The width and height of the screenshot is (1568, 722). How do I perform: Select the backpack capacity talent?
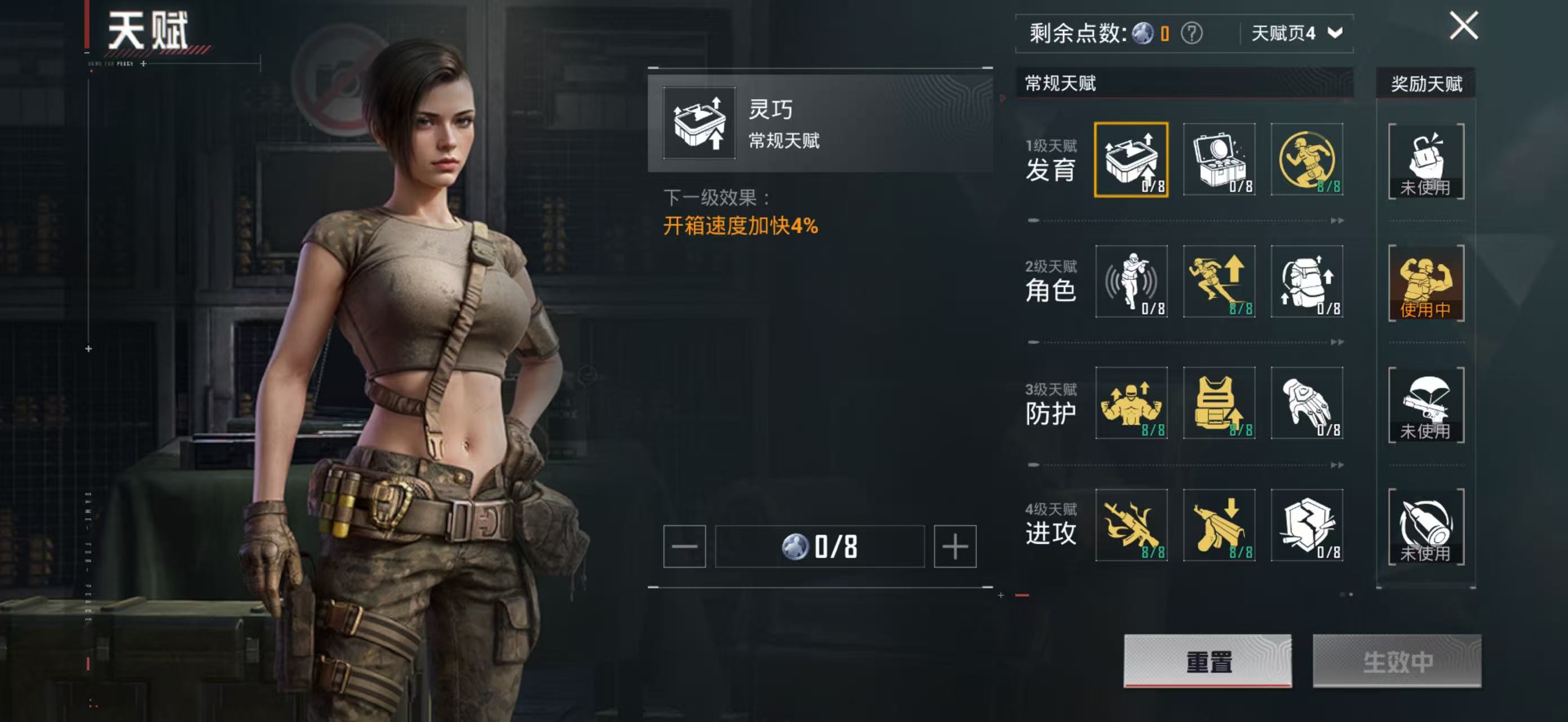(1306, 281)
